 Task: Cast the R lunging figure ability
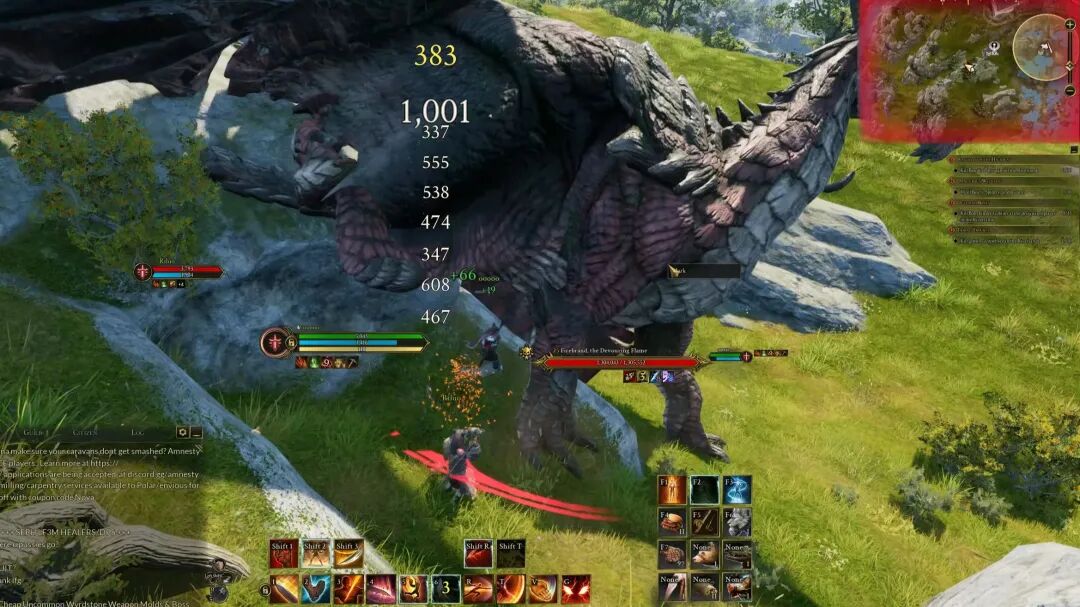[x=478, y=589]
